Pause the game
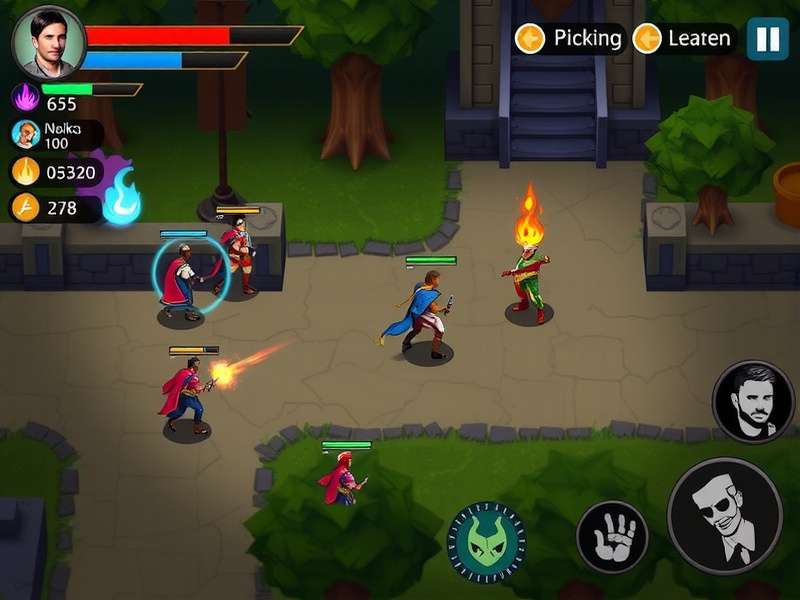This screenshot has height=600, width=800. 767,39
